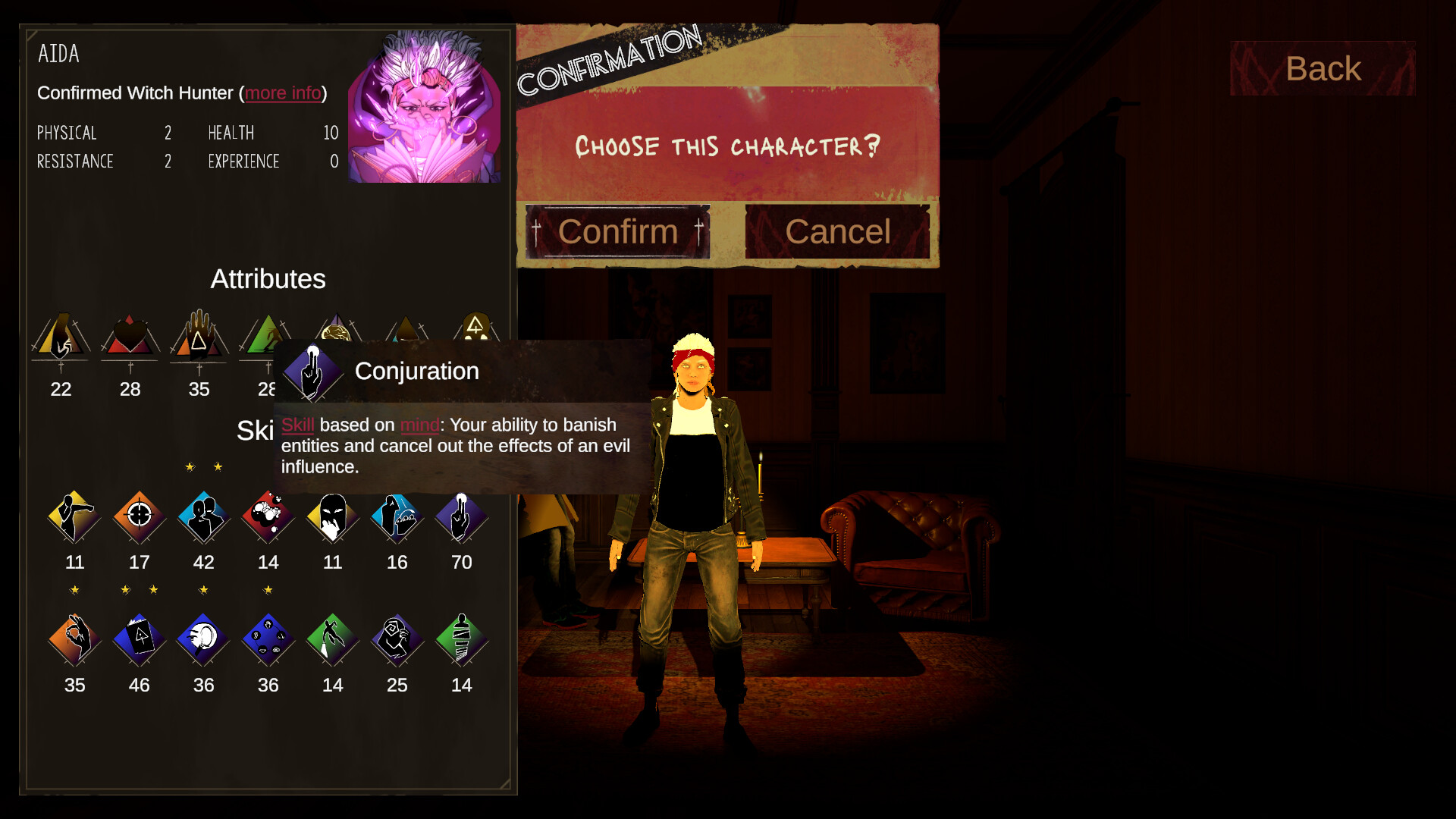Click the punching figure skill icon
This screenshot has width=1456, height=819.
[x=74, y=518]
